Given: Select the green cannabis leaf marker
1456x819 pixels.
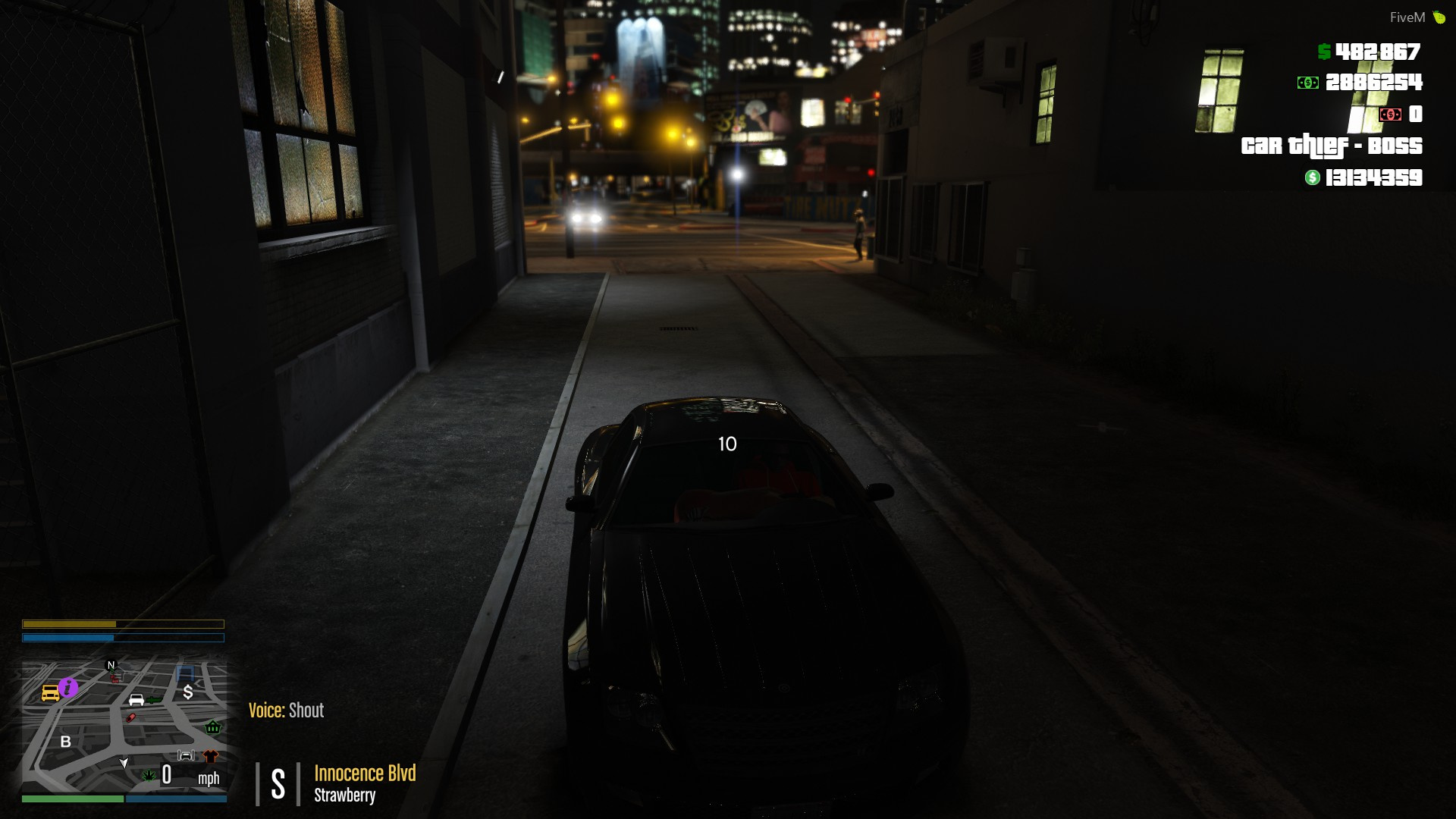Looking at the screenshot, I should [149, 775].
